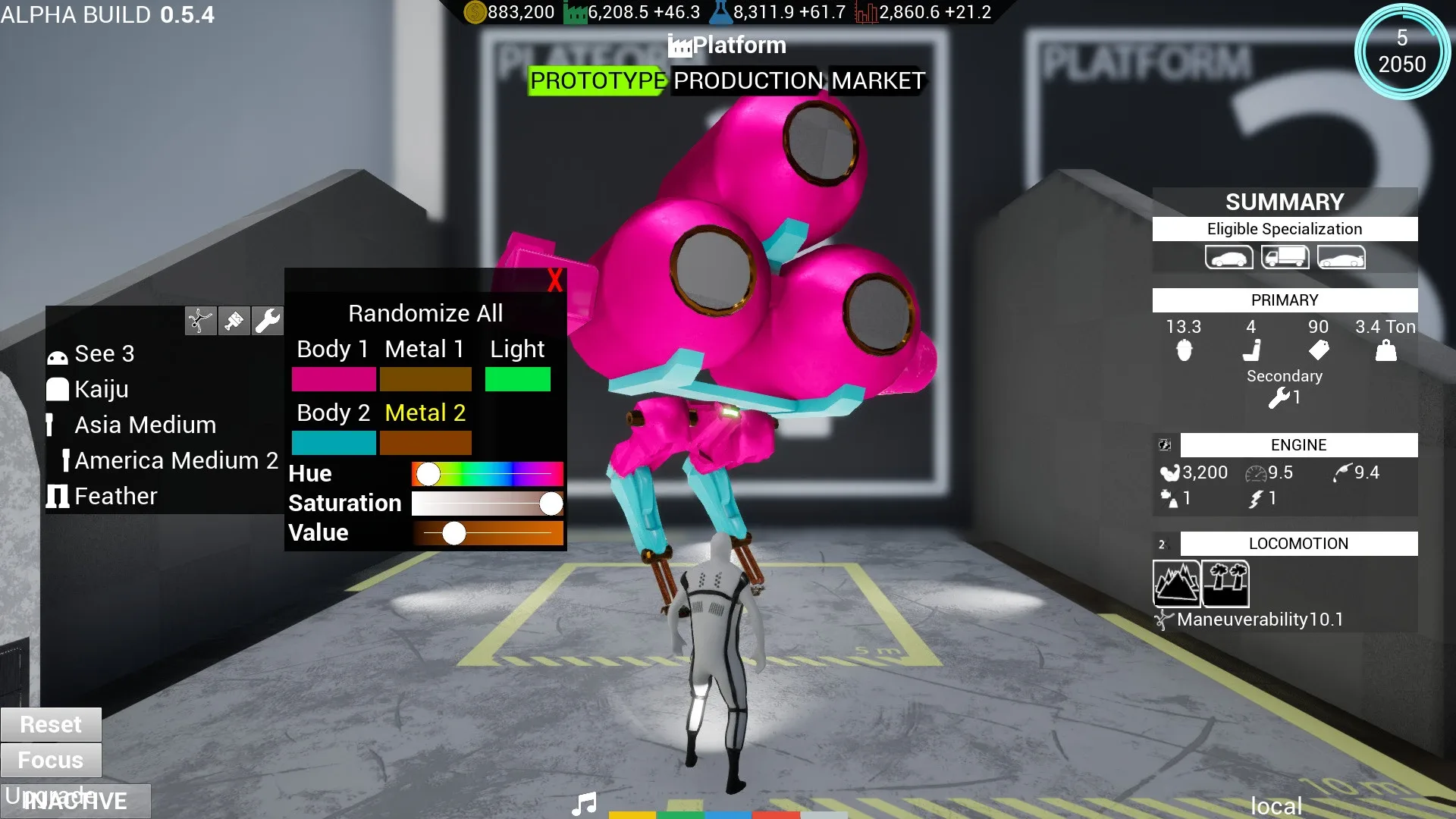This screenshot has height=819, width=1456.
Task: Expand the Asia Medium entry
Action: tap(146, 425)
